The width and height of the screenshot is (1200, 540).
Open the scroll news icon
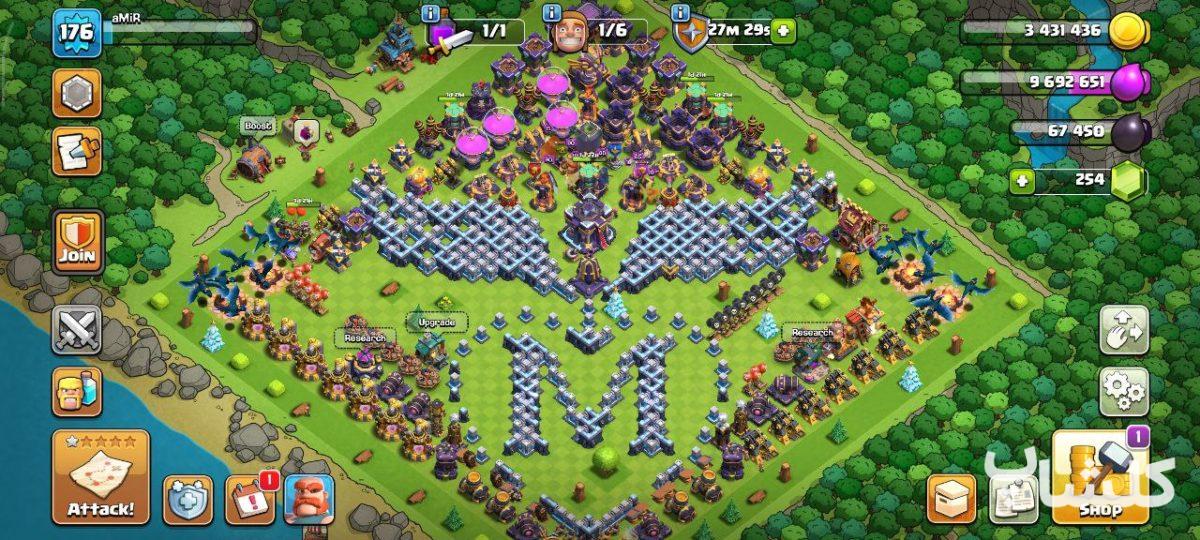pos(77,152)
